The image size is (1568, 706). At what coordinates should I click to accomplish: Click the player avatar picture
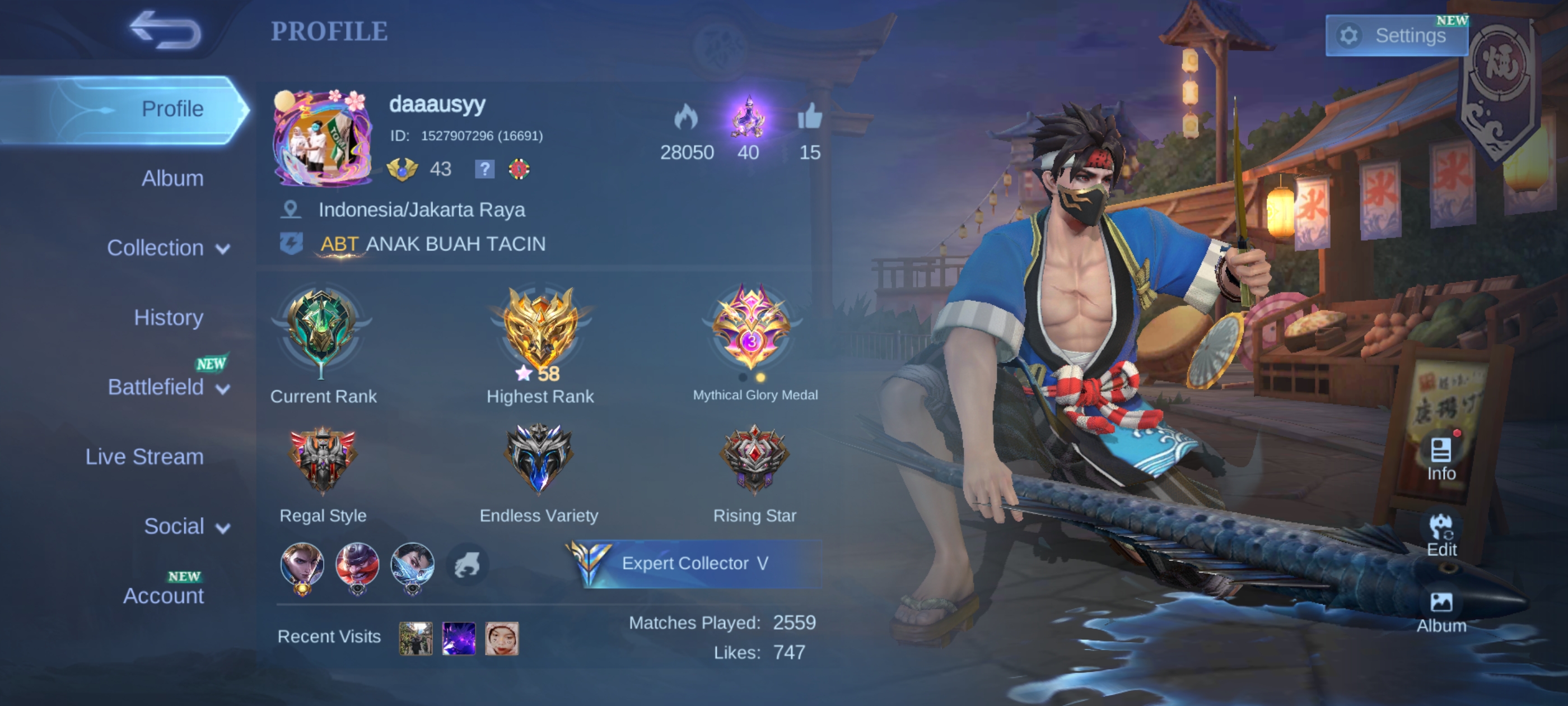323,139
